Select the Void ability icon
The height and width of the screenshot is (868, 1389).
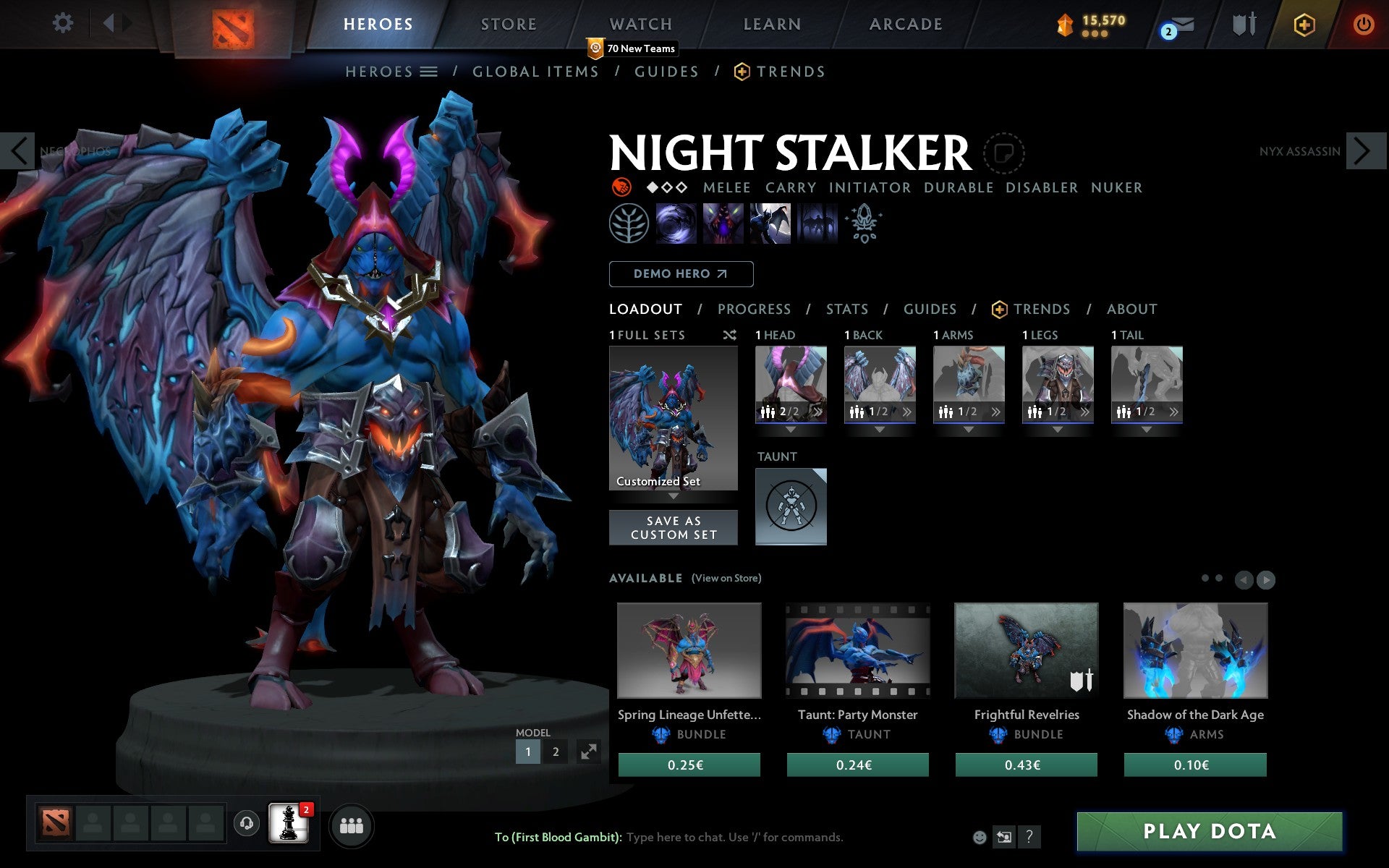pos(676,223)
